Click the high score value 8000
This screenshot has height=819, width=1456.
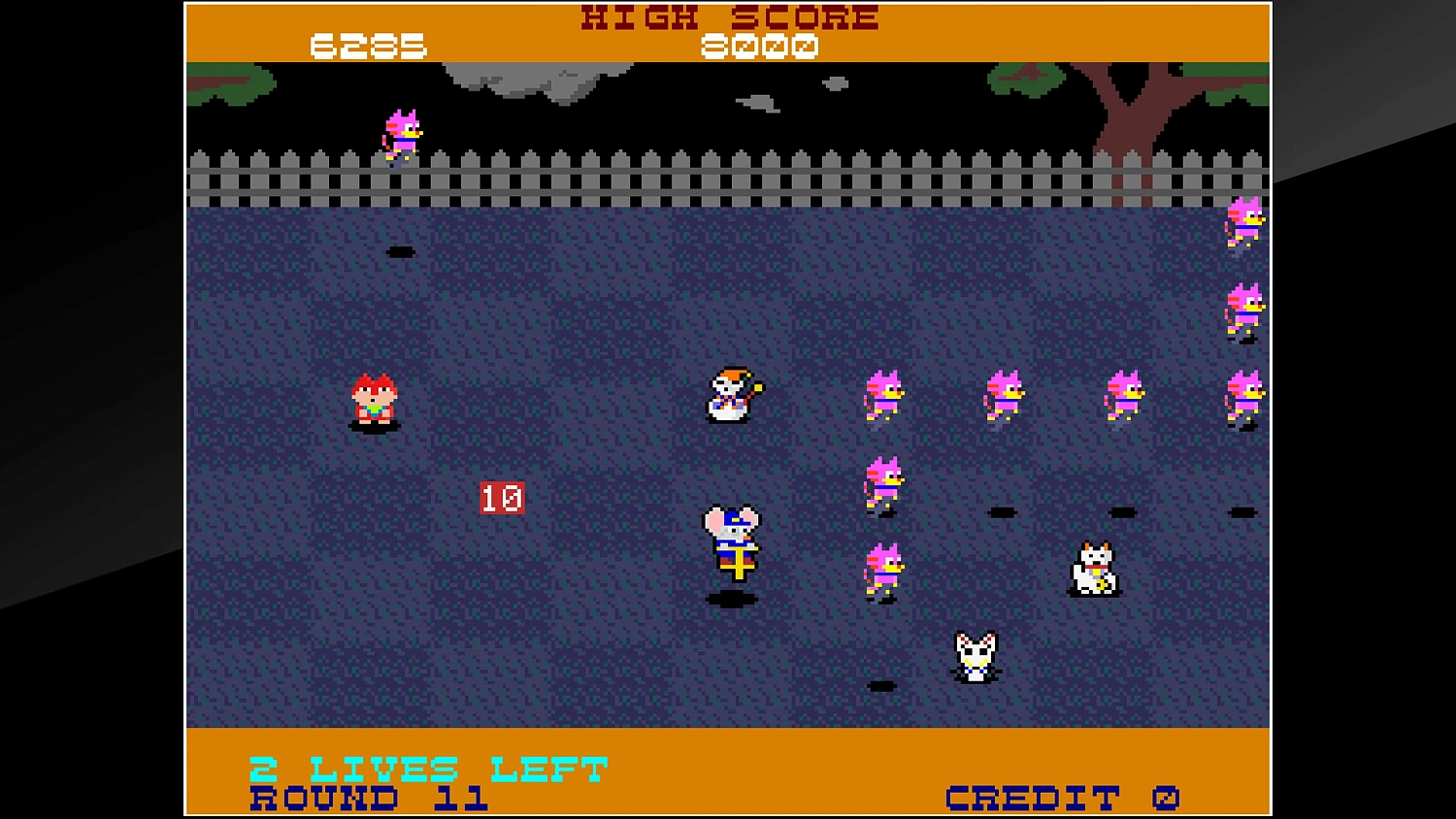tap(761, 45)
